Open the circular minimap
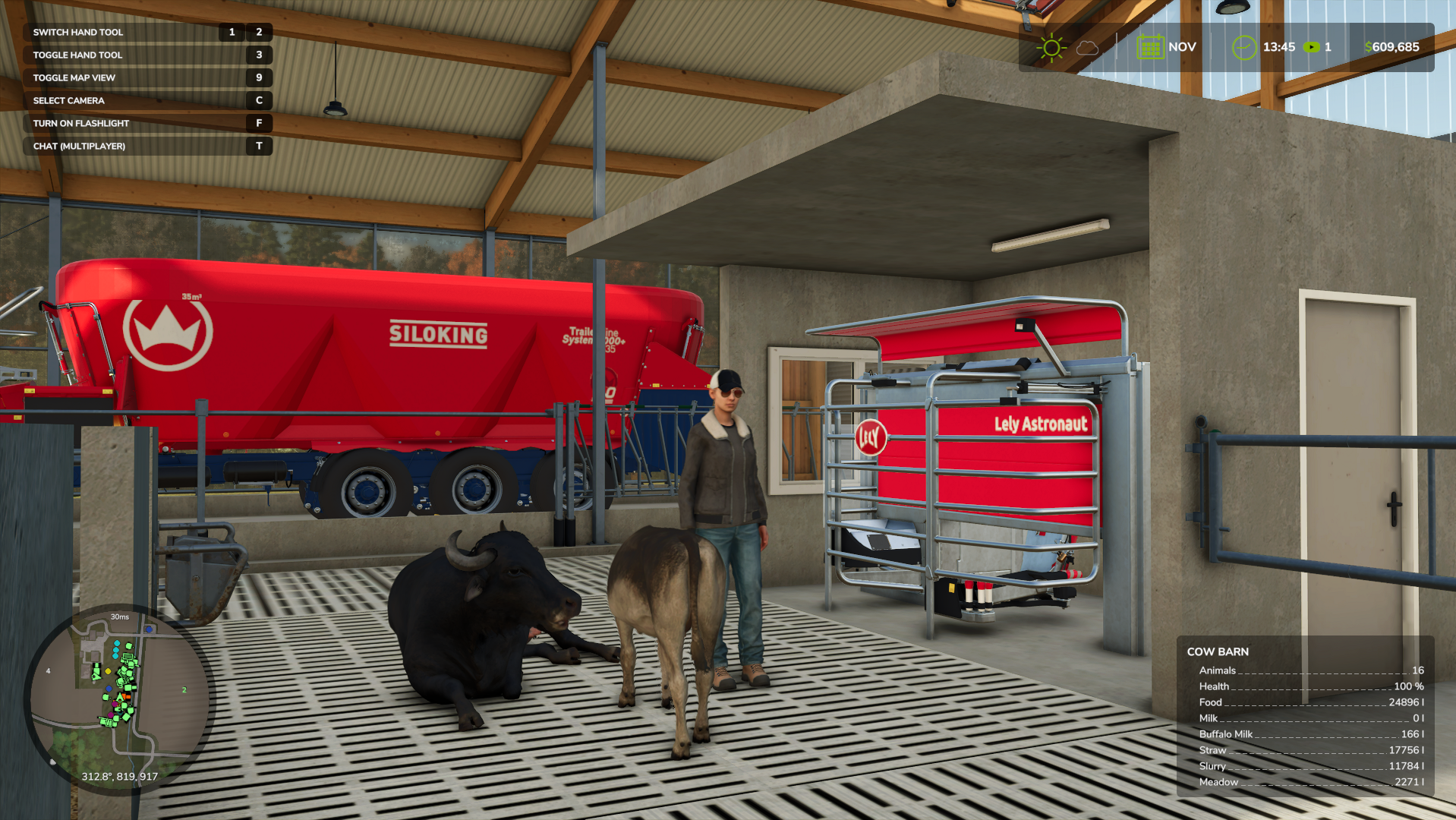Screen dimensions: 1456x820 click(x=118, y=699)
